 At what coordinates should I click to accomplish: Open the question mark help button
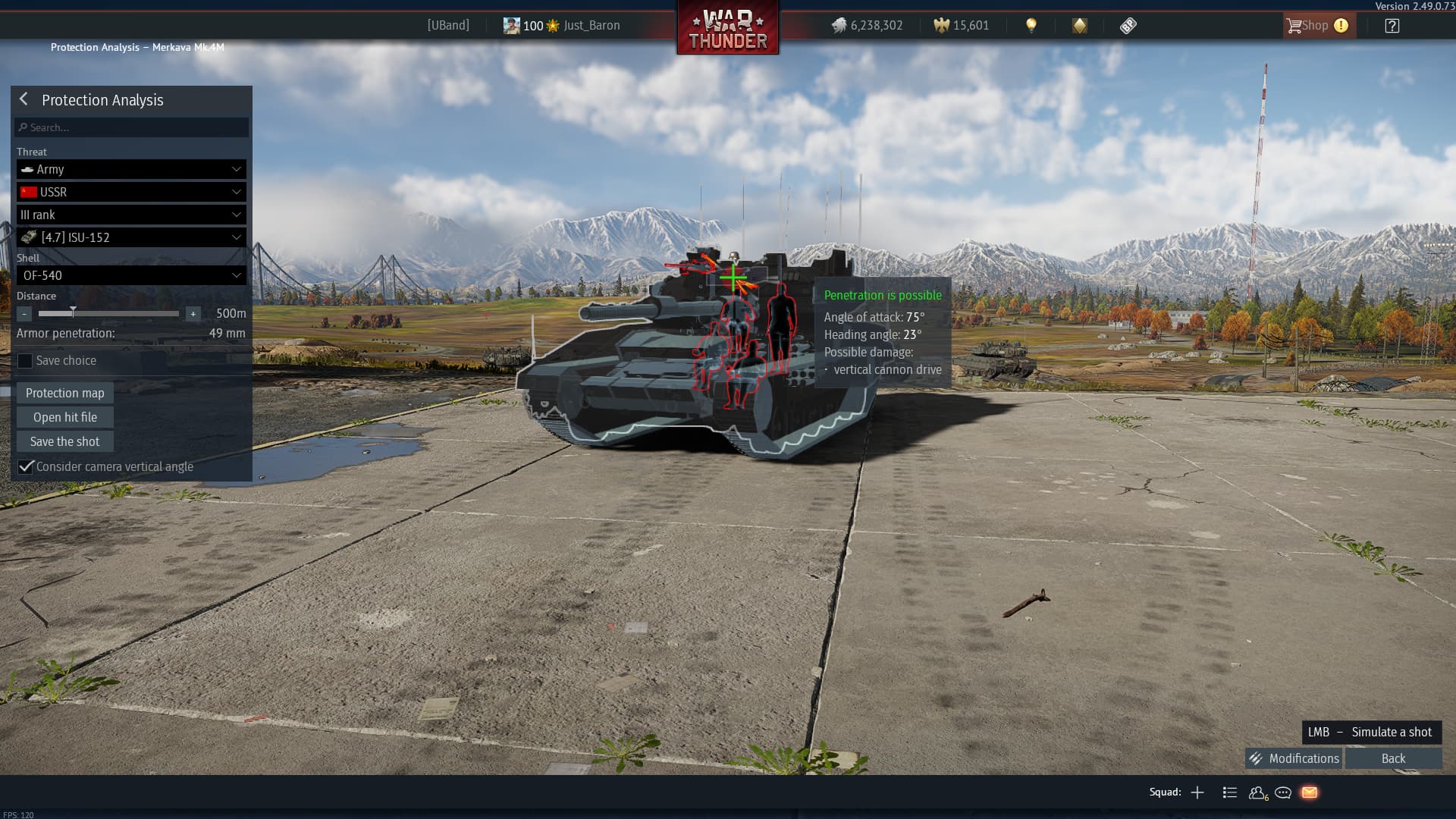[1392, 26]
